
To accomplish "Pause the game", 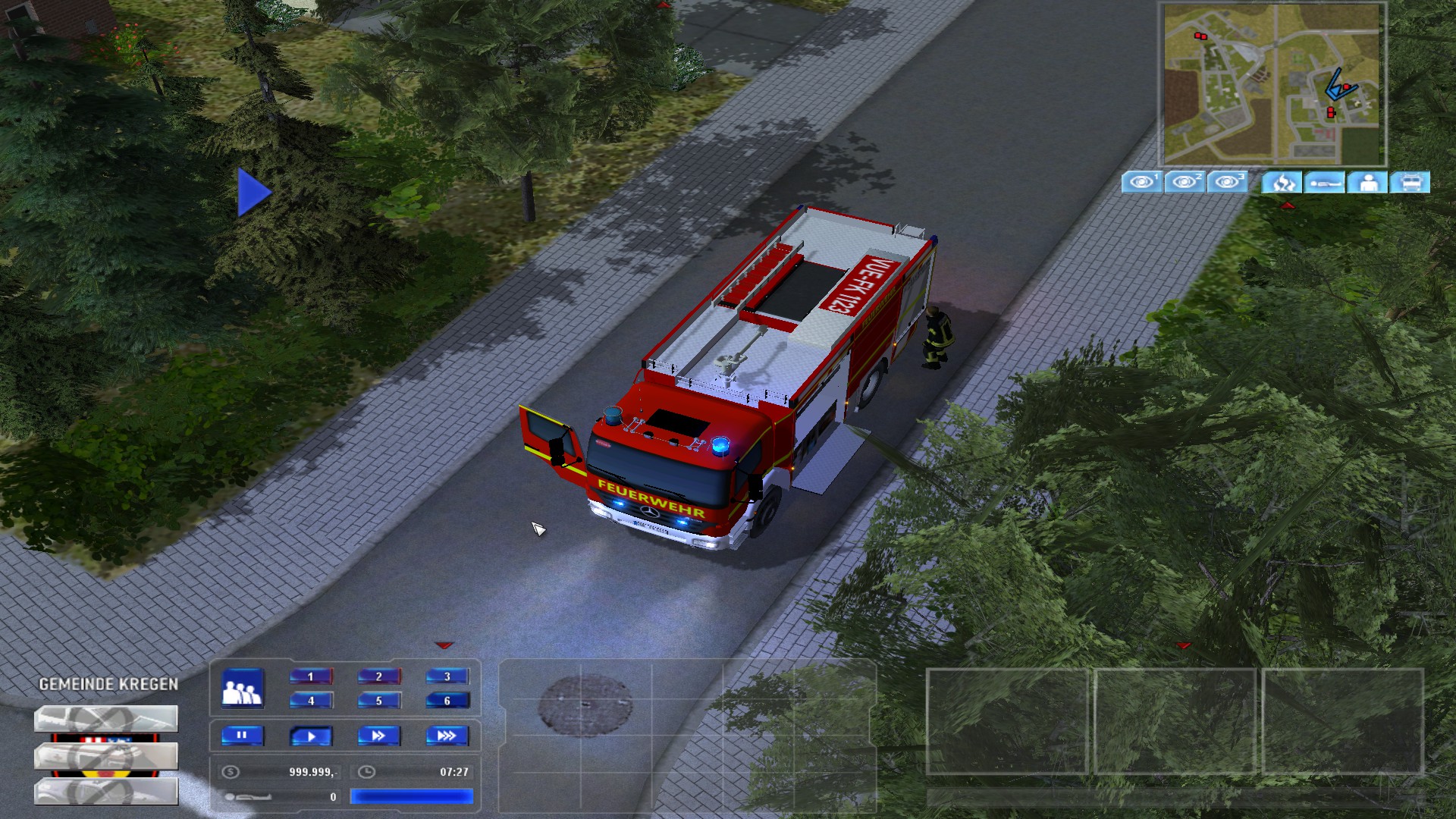I will tap(243, 736).
